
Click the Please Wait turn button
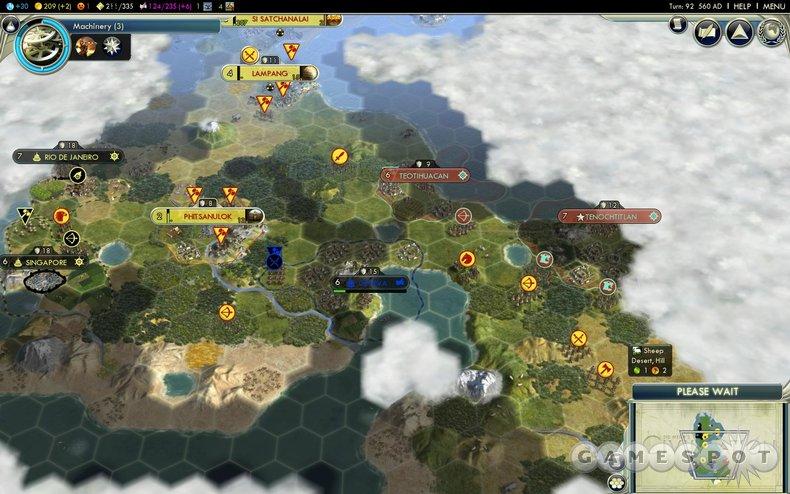707,391
